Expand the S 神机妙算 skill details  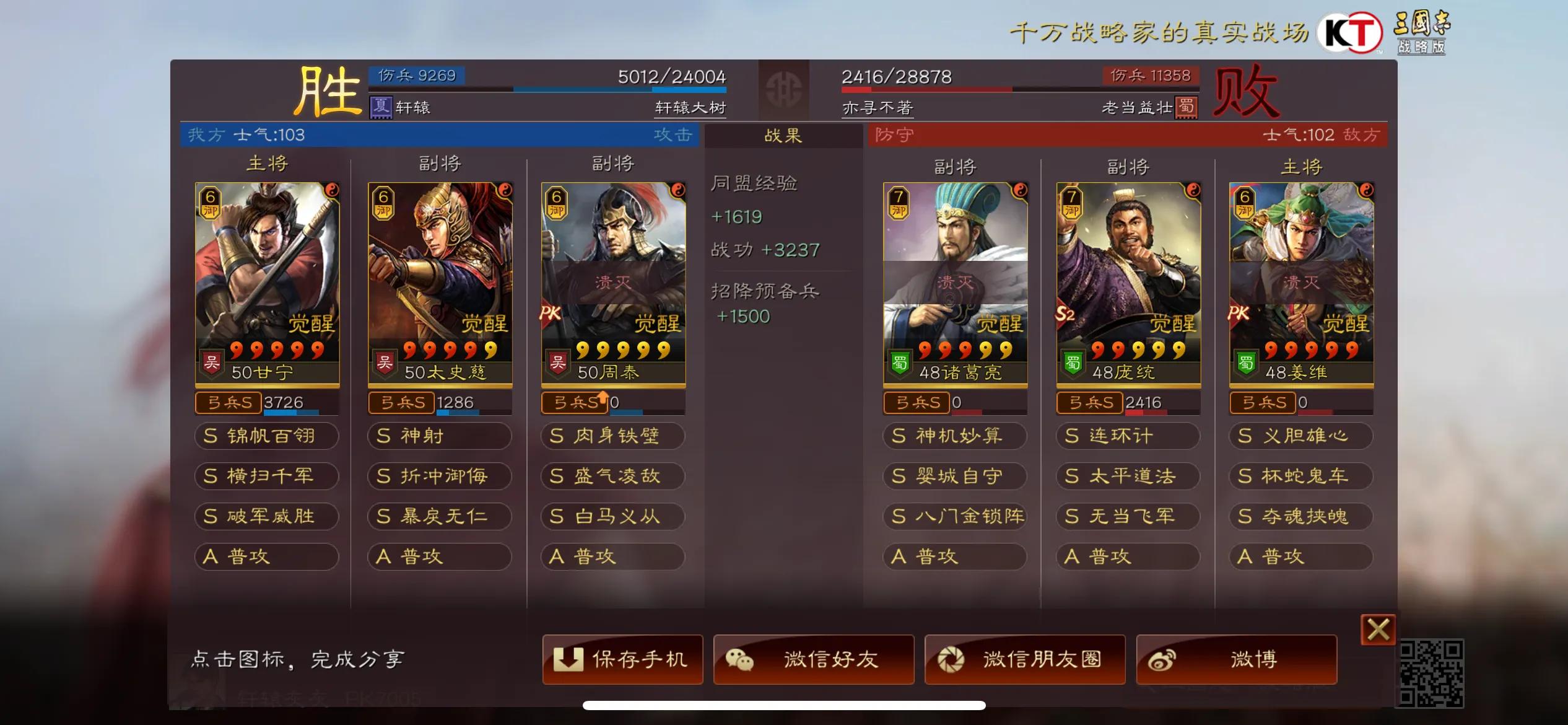point(954,436)
